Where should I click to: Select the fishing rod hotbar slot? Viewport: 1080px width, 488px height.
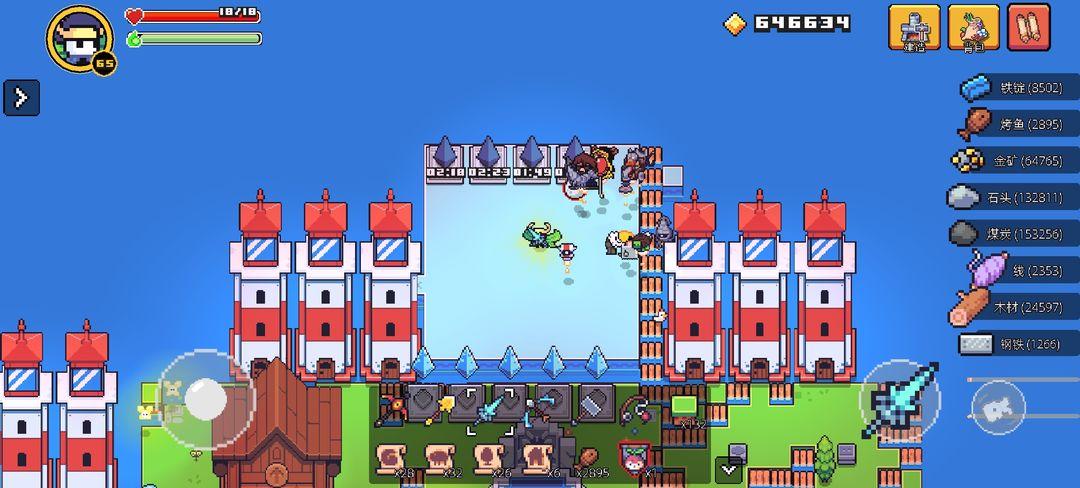point(635,407)
